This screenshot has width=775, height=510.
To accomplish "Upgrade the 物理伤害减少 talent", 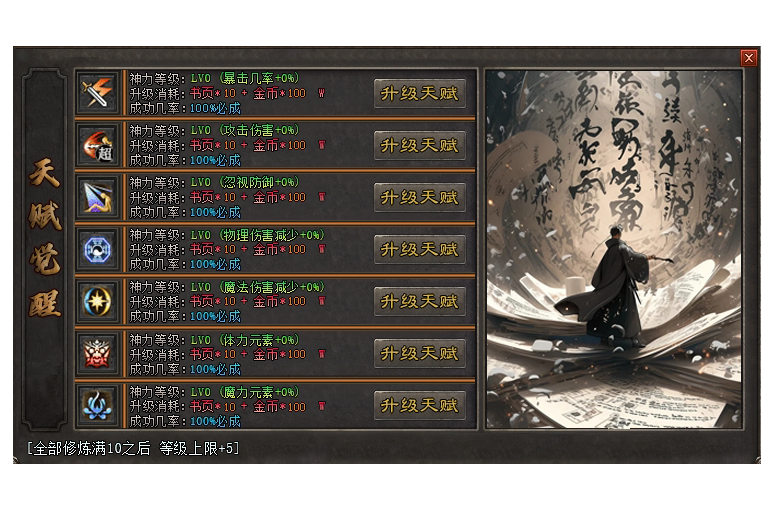I will pyautogui.click(x=420, y=250).
